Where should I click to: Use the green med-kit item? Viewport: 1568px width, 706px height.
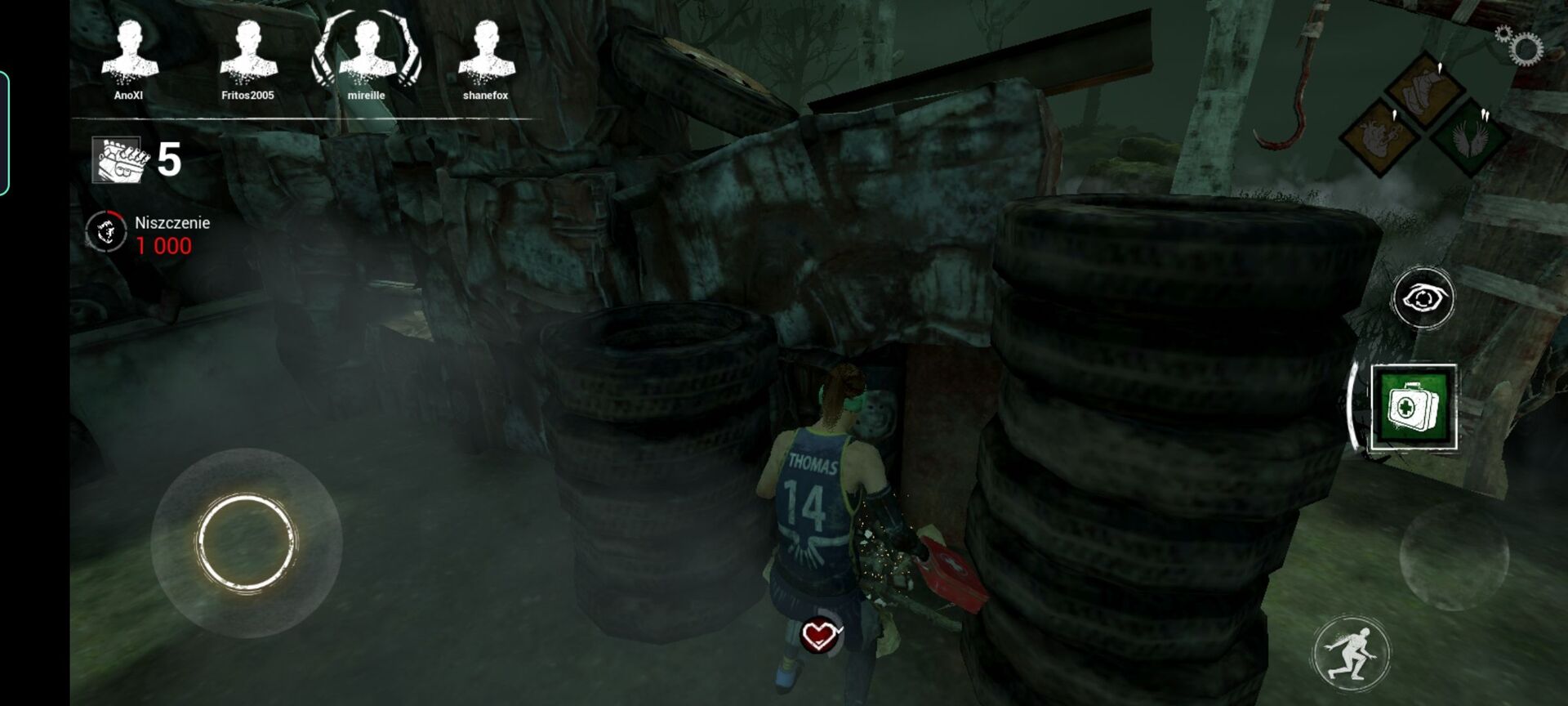(x=1413, y=407)
